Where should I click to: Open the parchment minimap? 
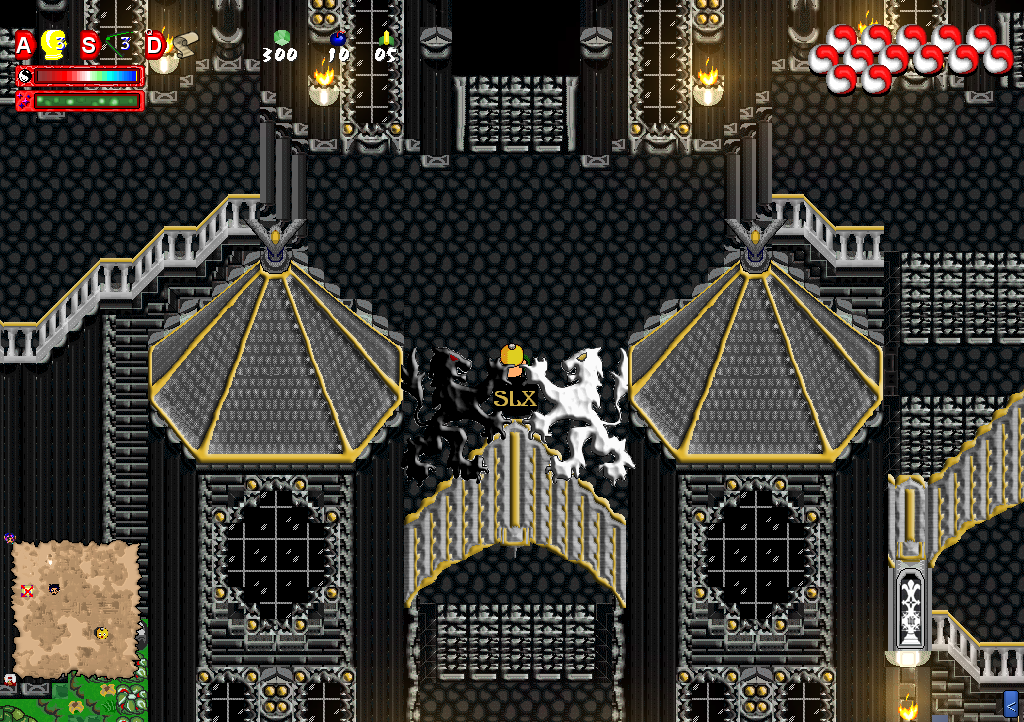point(76,610)
